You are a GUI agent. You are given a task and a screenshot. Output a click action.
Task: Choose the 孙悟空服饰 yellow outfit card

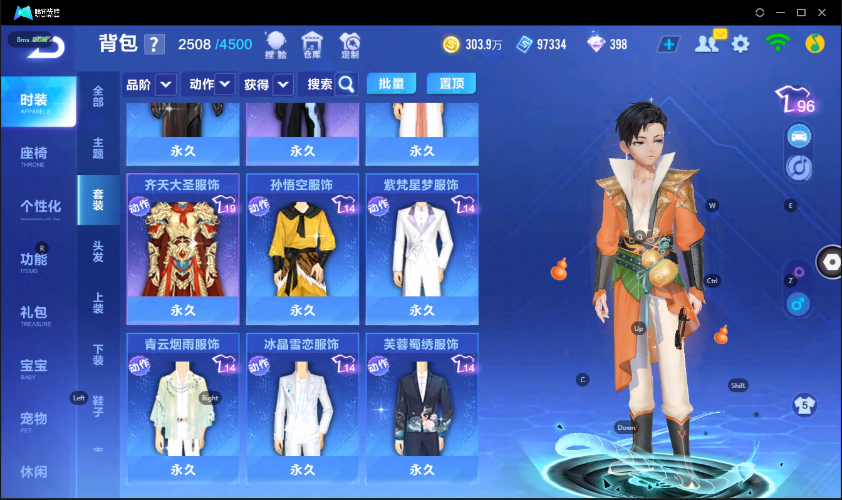tap(302, 248)
